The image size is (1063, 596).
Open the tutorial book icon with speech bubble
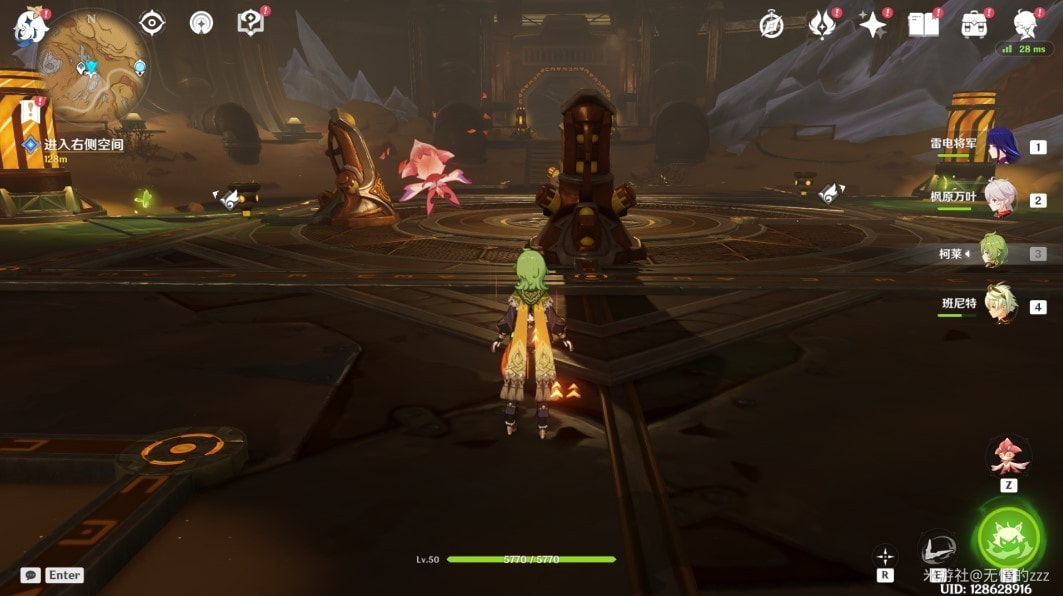coord(249,22)
